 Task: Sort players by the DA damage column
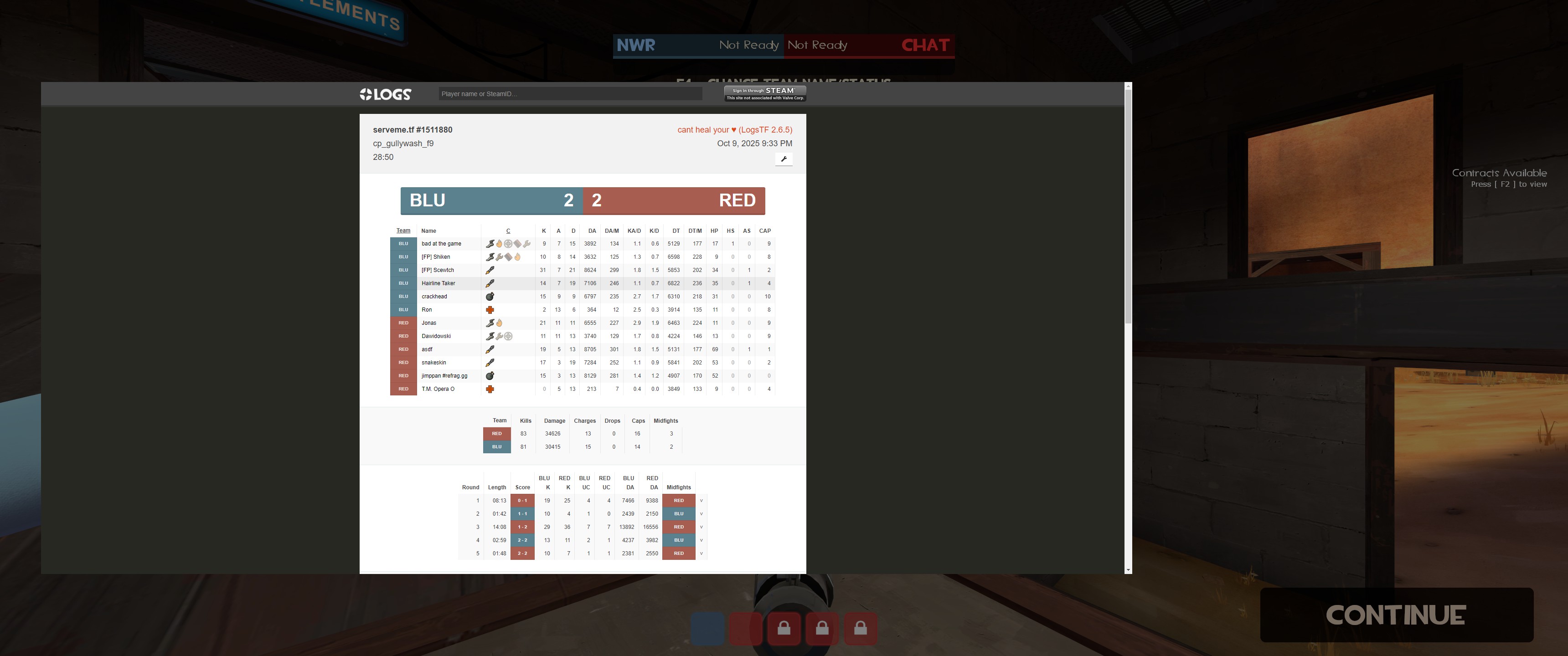pyautogui.click(x=592, y=231)
